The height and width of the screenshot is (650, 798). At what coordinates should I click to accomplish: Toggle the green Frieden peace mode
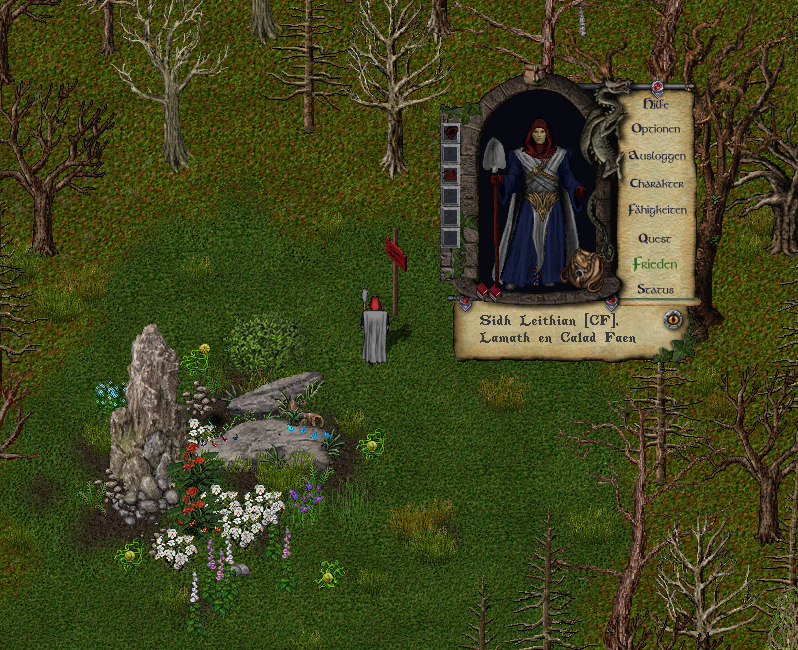pyautogui.click(x=655, y=265)
